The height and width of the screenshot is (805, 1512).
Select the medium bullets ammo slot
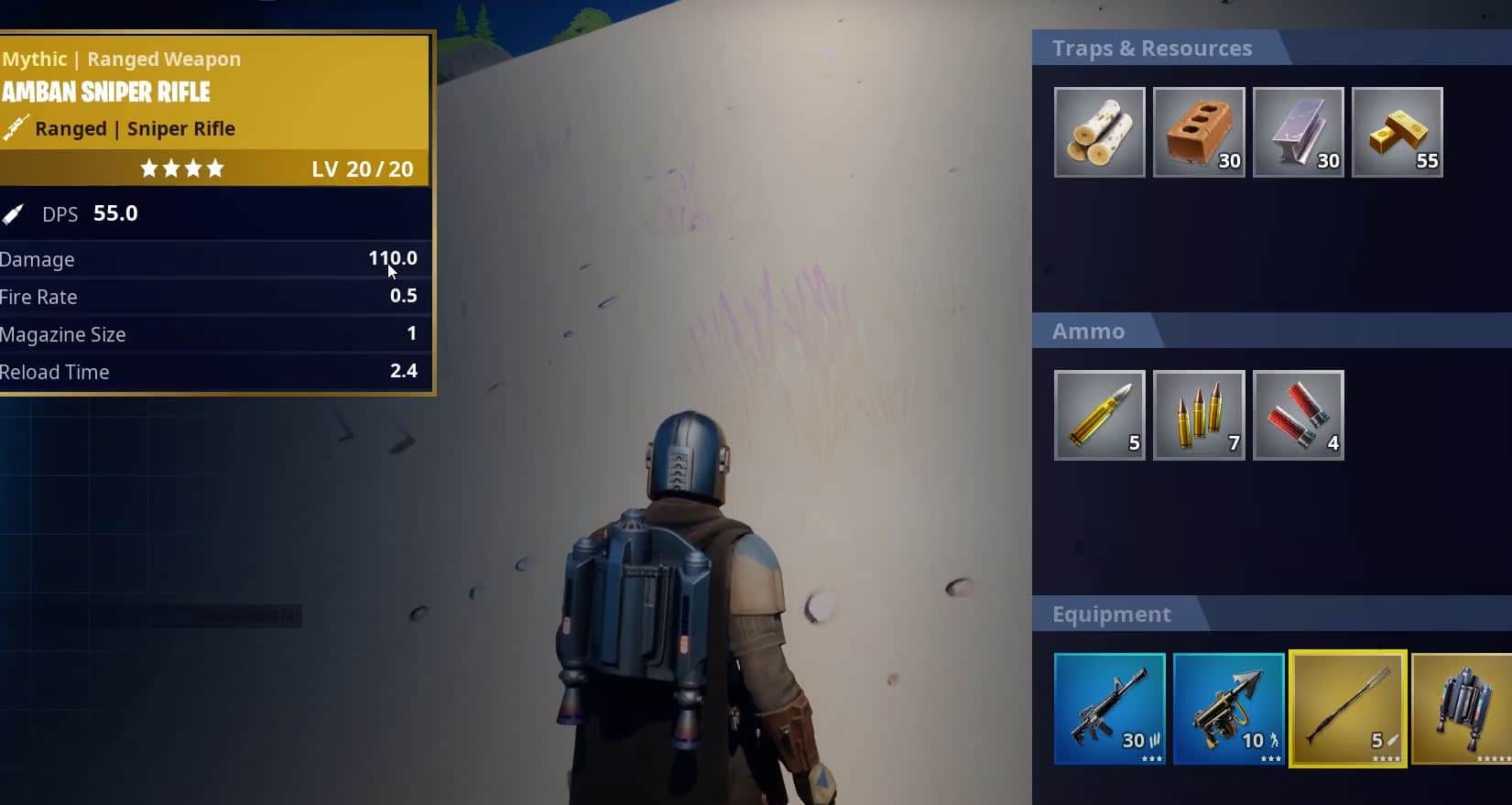click(x=1199, y=414)
